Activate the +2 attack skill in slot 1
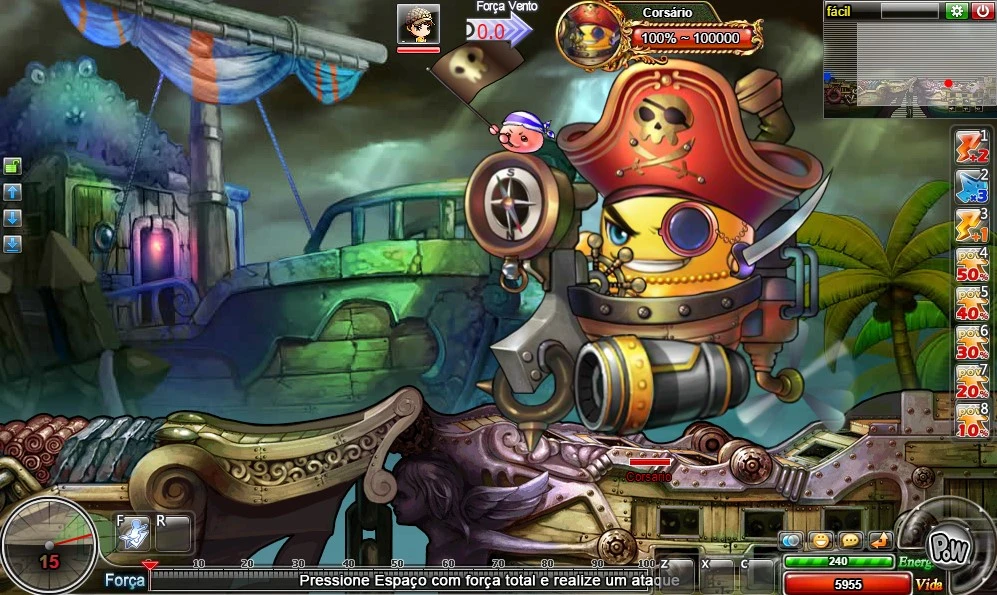This screenshot has width=997, height=595. [972, 147]
